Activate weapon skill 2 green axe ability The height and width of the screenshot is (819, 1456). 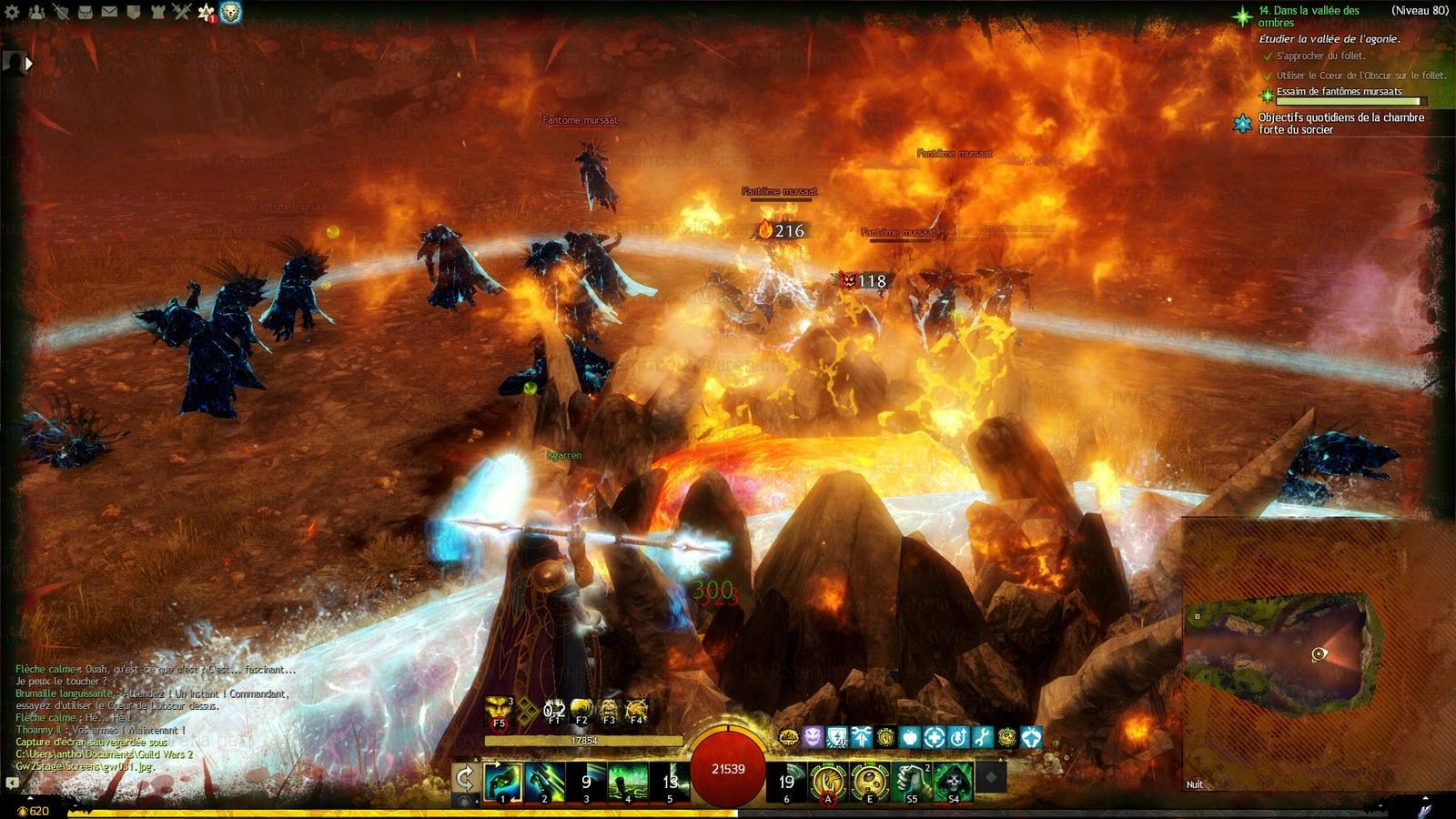click(544, 782)
